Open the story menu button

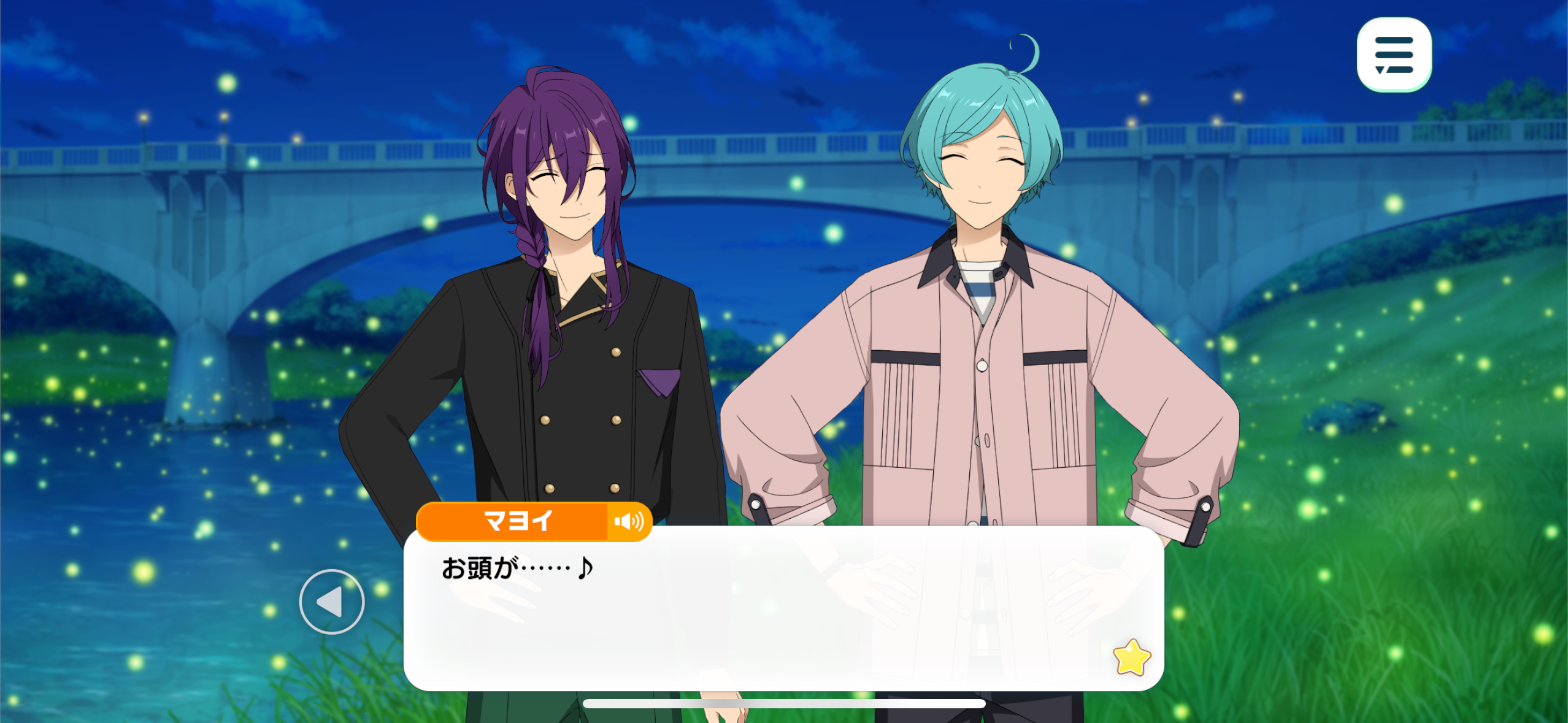click(1394, 55)
